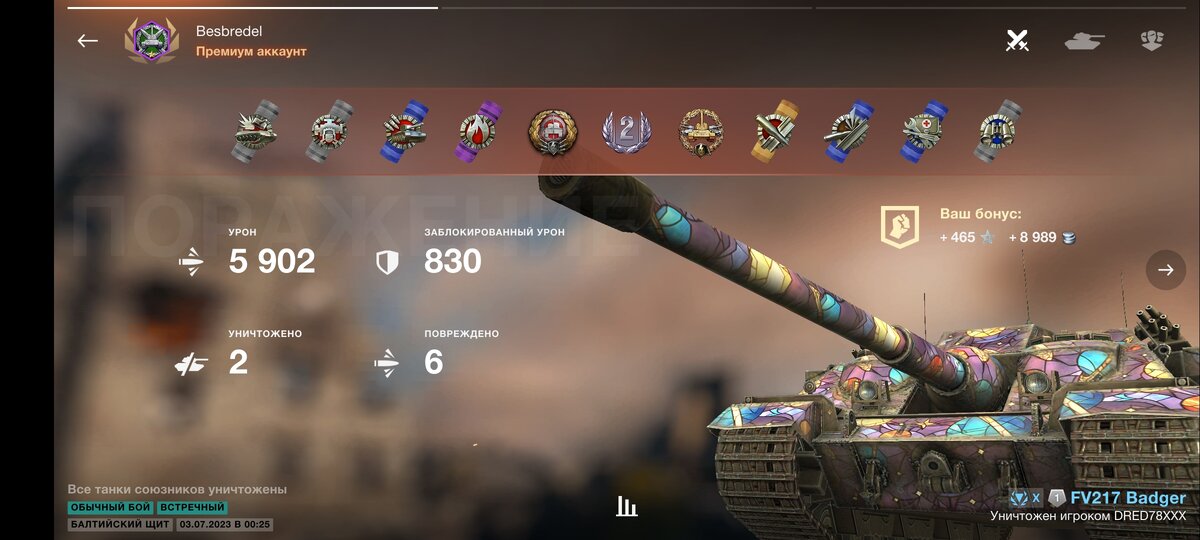The image size is (1200, 540).
Task: Inspect the silver class 2 laurel medal
Action: [626, 132]
